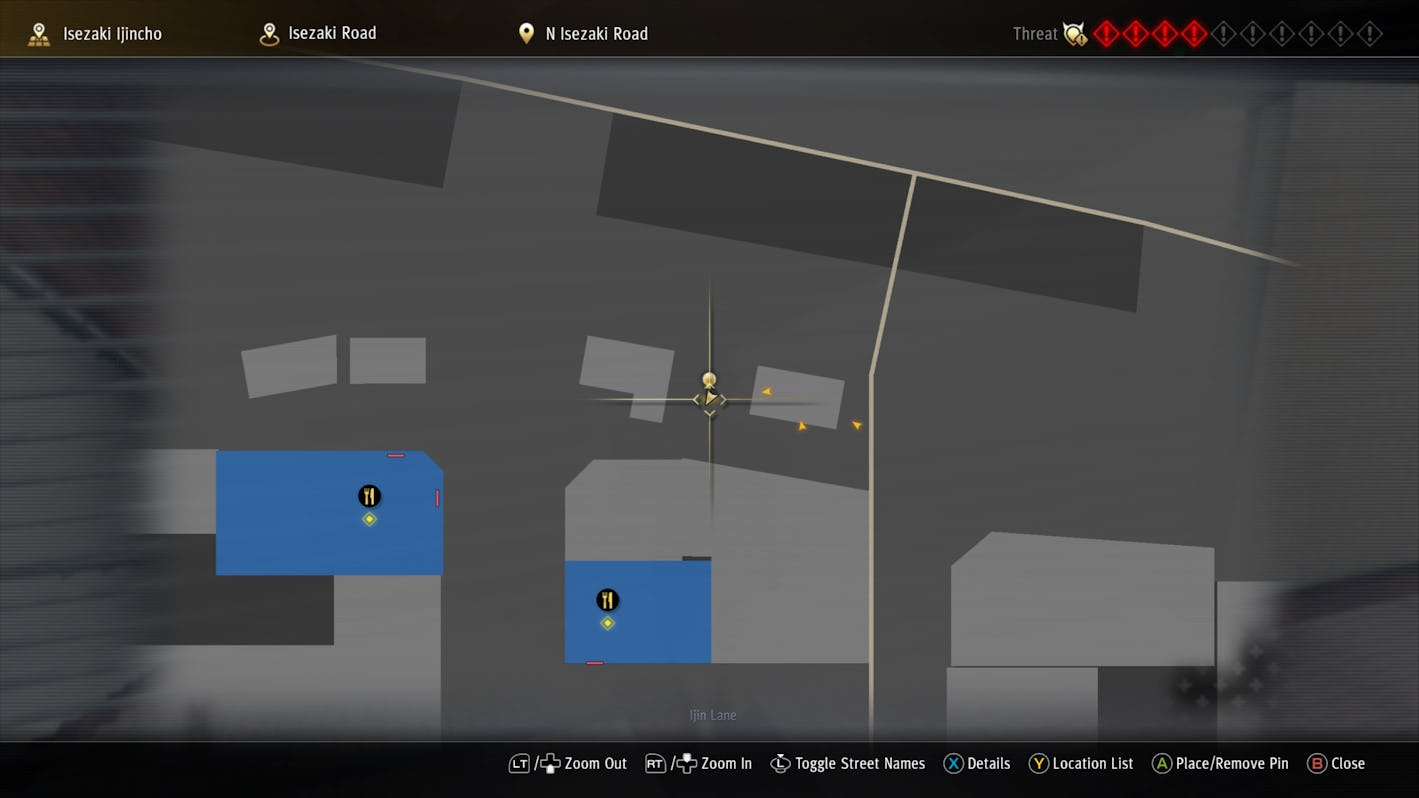The width and height of the screenshot is (1419, 798).
Task: Select the restaurant icon near Ijin Lane
Action: [607, 599]
